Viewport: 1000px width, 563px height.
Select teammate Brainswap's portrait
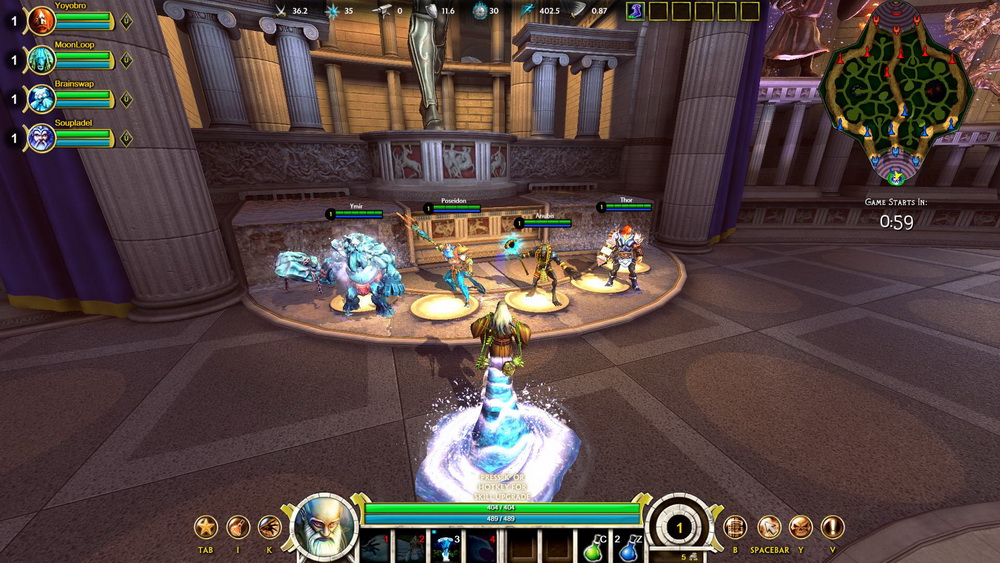pos(41,99)
